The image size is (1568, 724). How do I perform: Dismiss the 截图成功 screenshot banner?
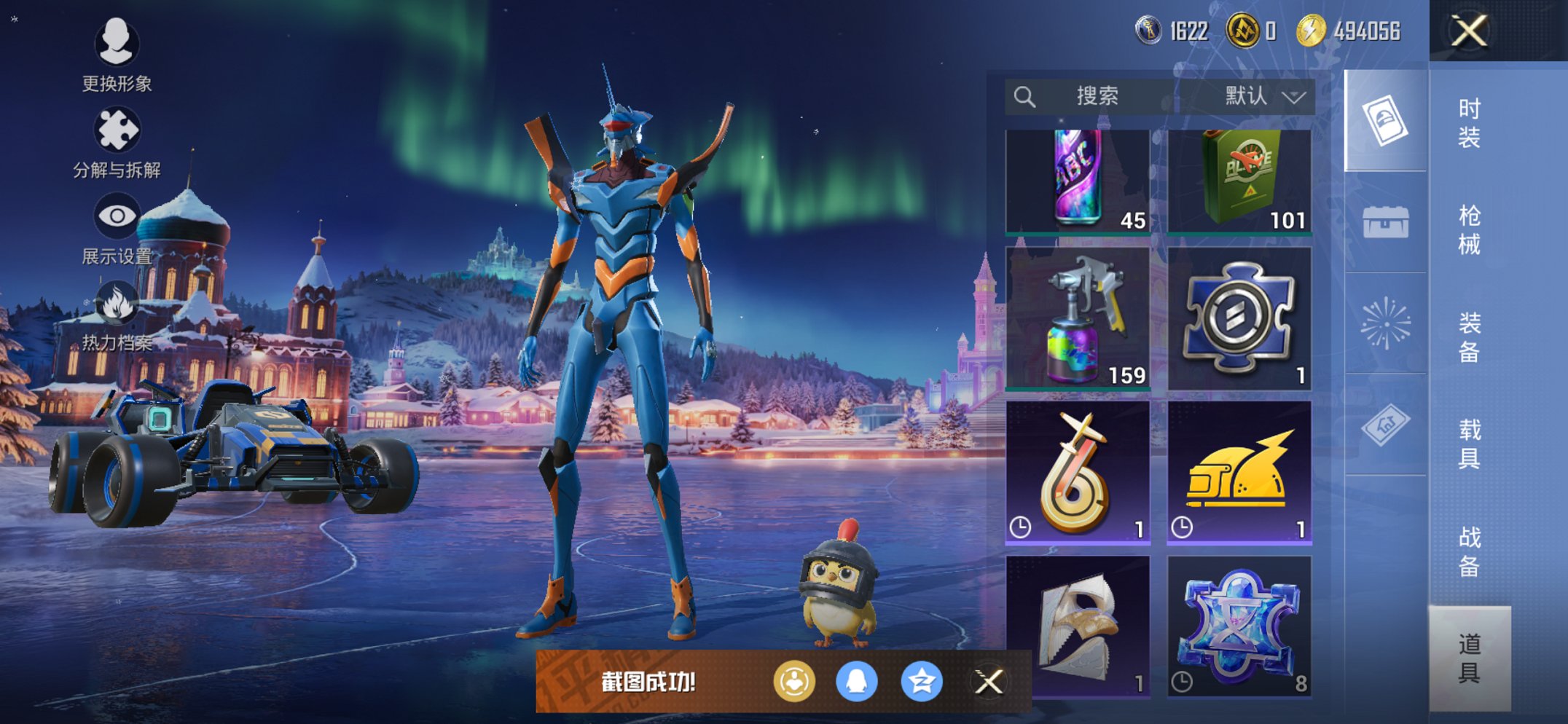click(x=989, y=682)
